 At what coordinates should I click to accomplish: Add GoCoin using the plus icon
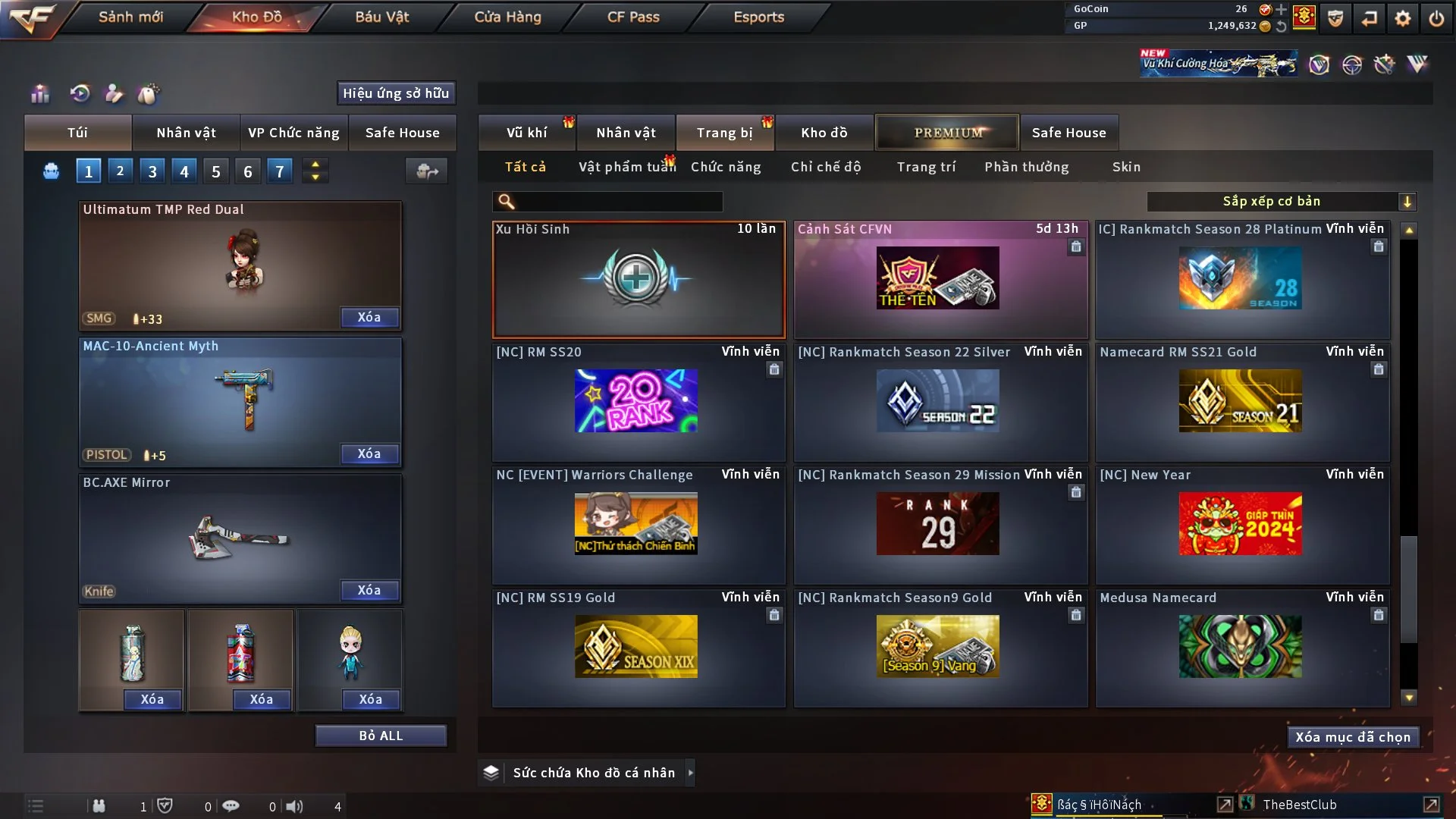pos(1281,11)
